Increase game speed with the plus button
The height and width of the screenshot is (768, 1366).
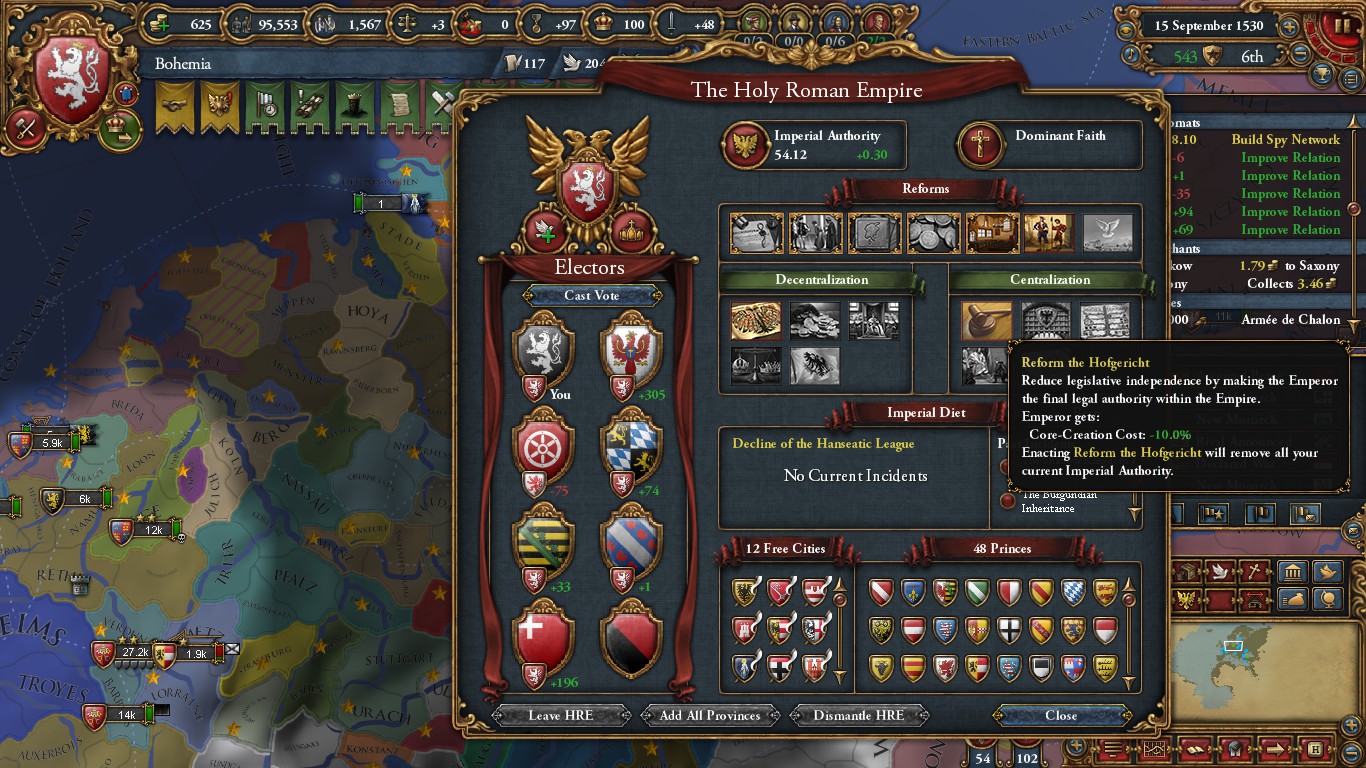(x=1290, y=27)
